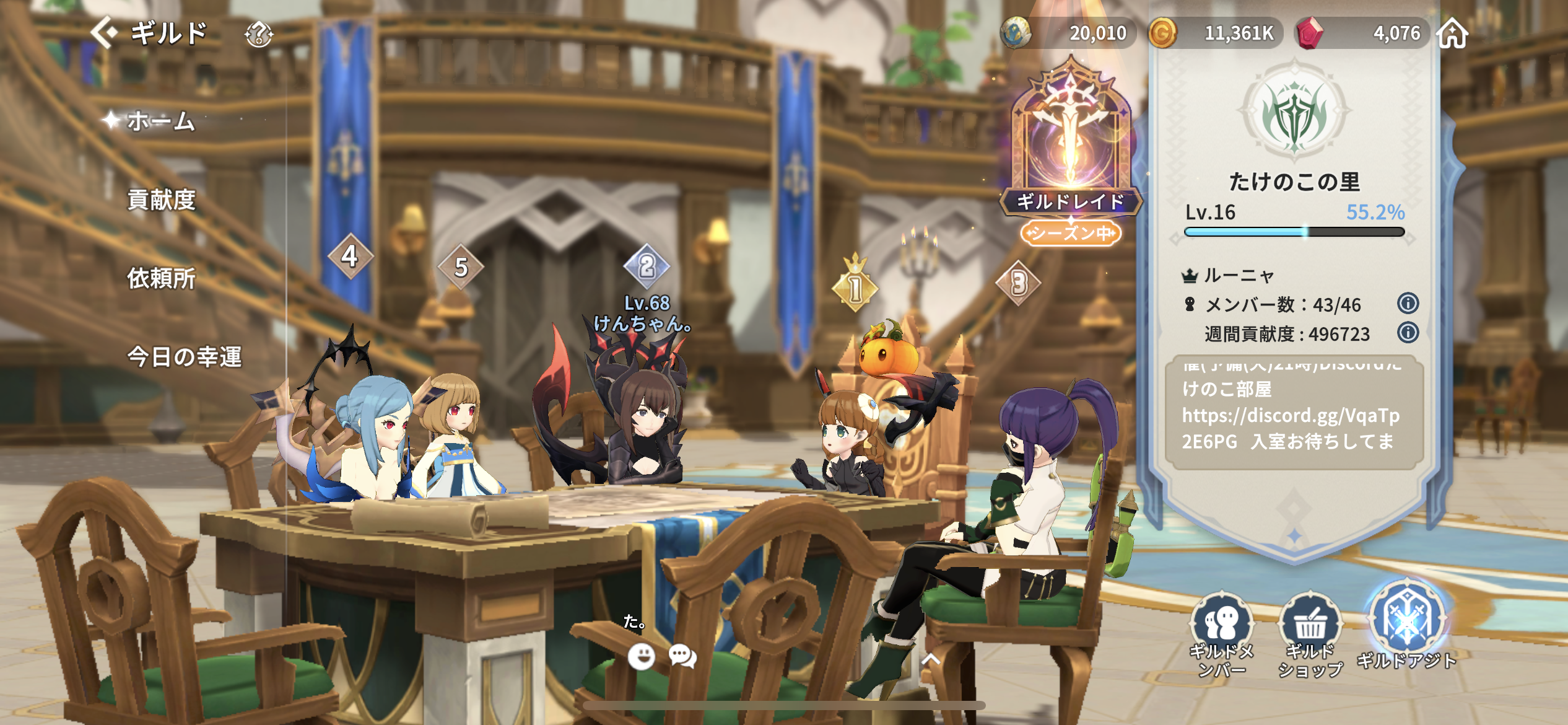Open the 依頼所 request board
1568x725 pixels.
(x=161, y=278)
